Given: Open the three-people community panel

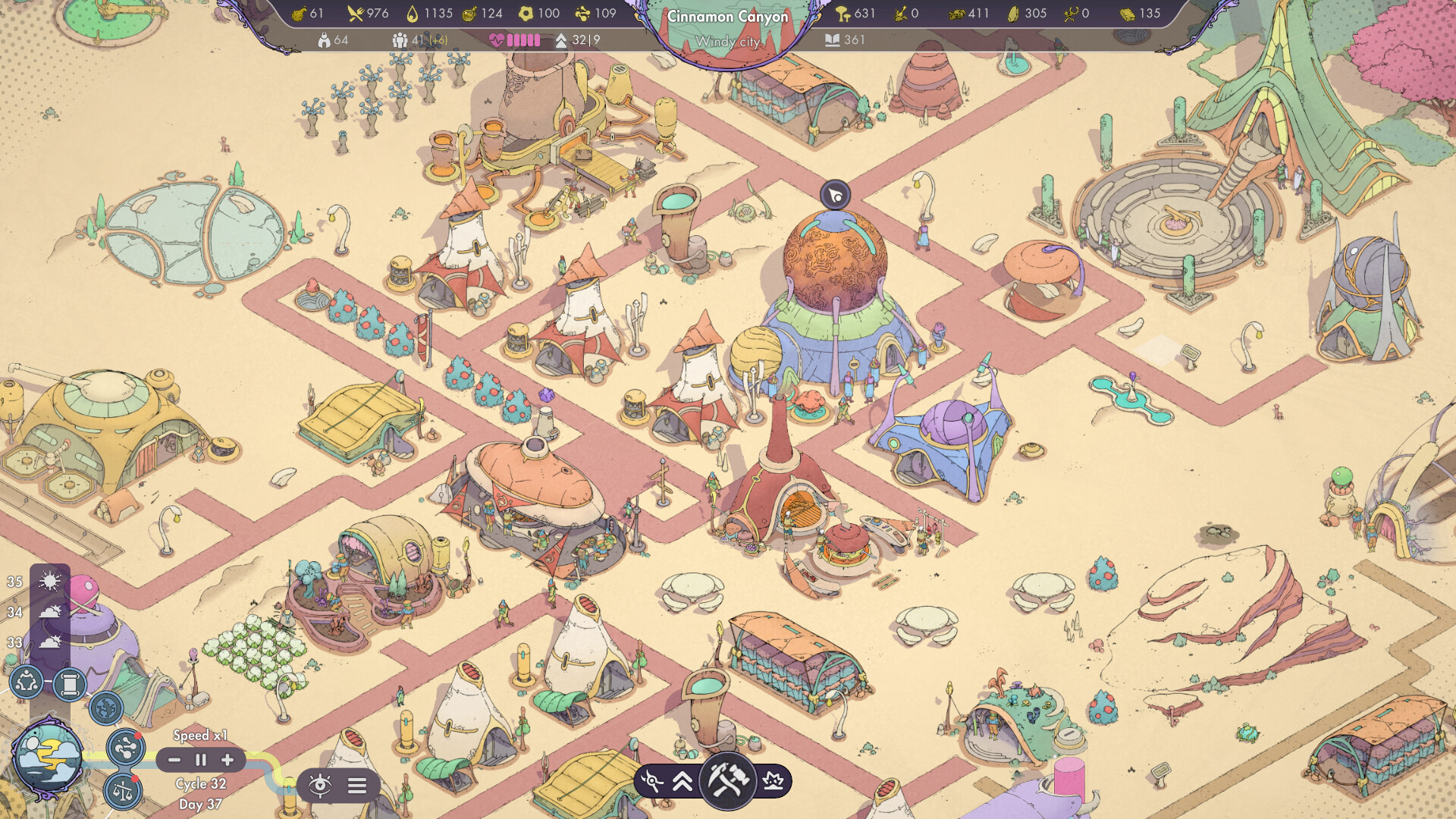Looking at the screenshot, I should point(27,682).
